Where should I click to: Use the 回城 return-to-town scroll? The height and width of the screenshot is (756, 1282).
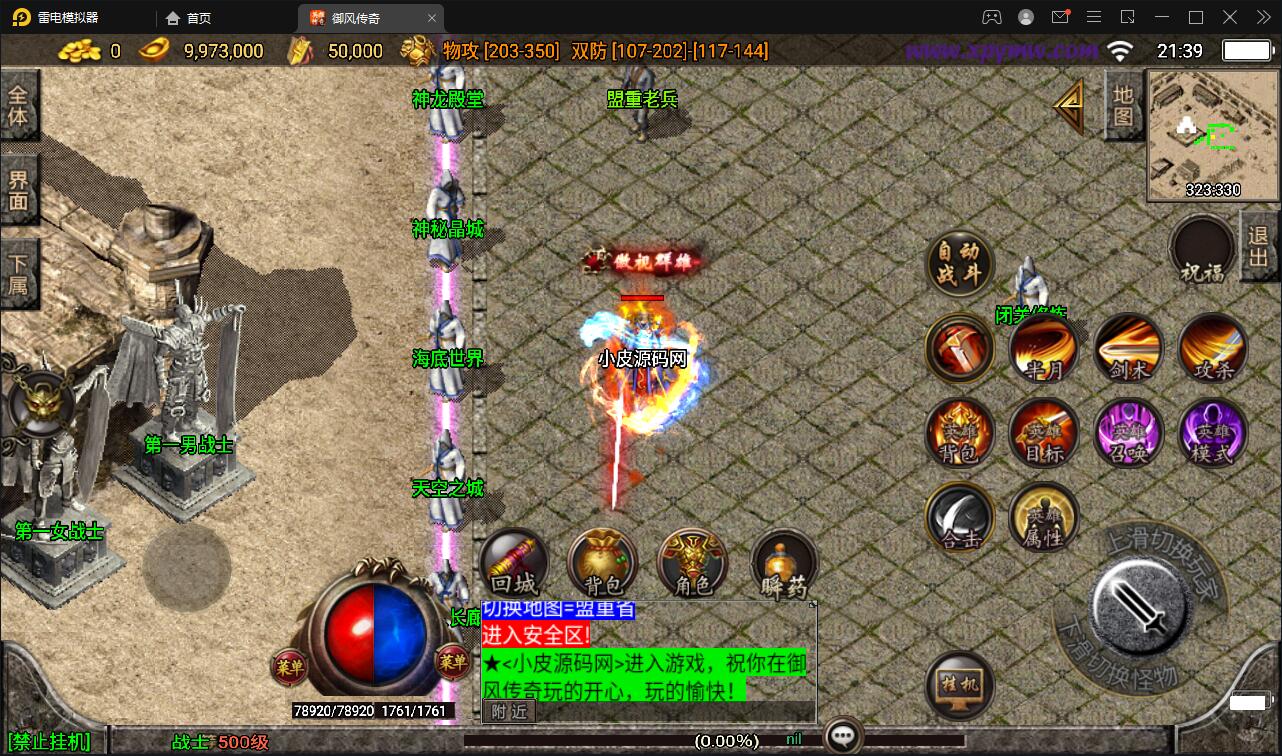[514, 565]
